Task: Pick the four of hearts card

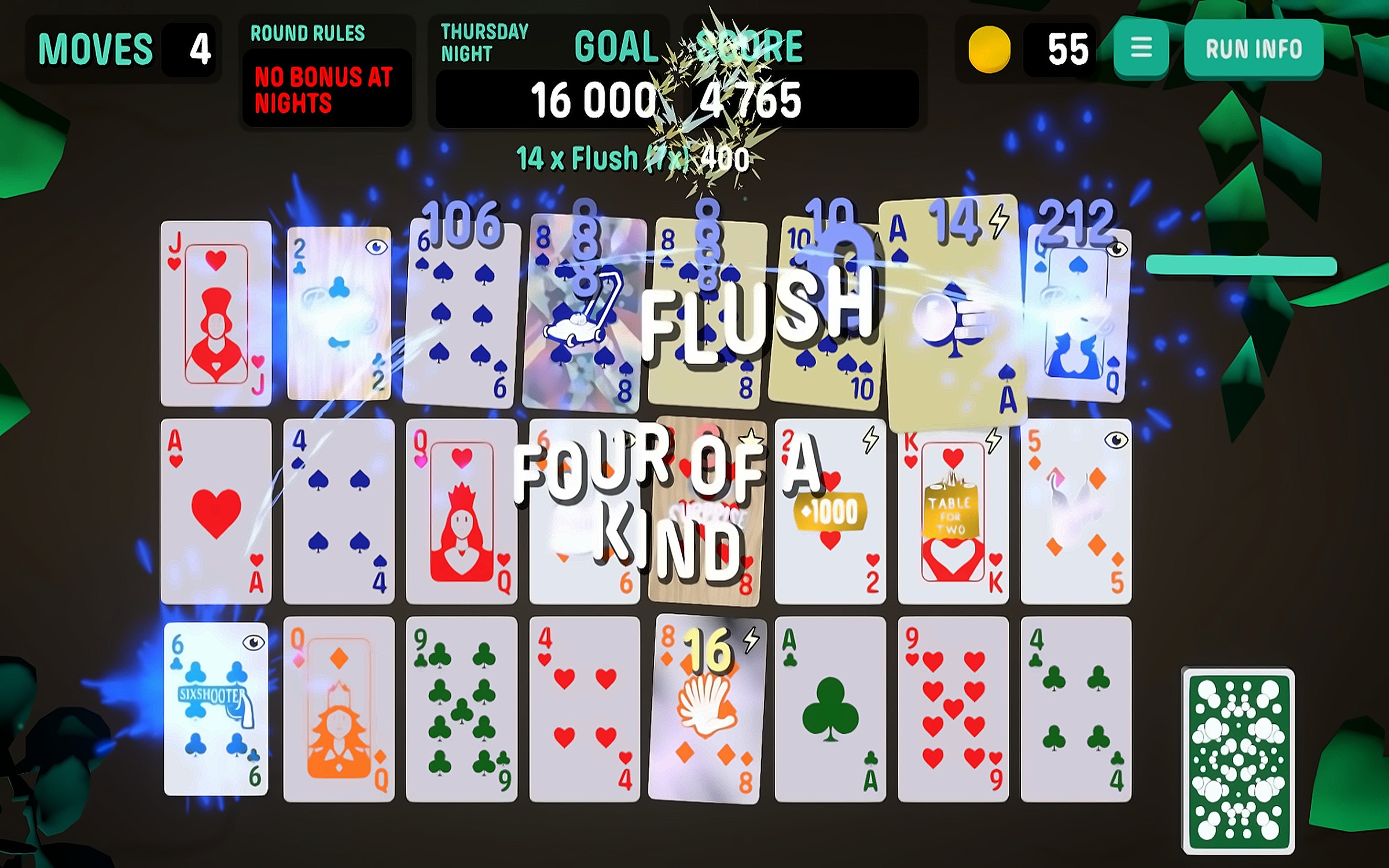Action: coord(585,709)
